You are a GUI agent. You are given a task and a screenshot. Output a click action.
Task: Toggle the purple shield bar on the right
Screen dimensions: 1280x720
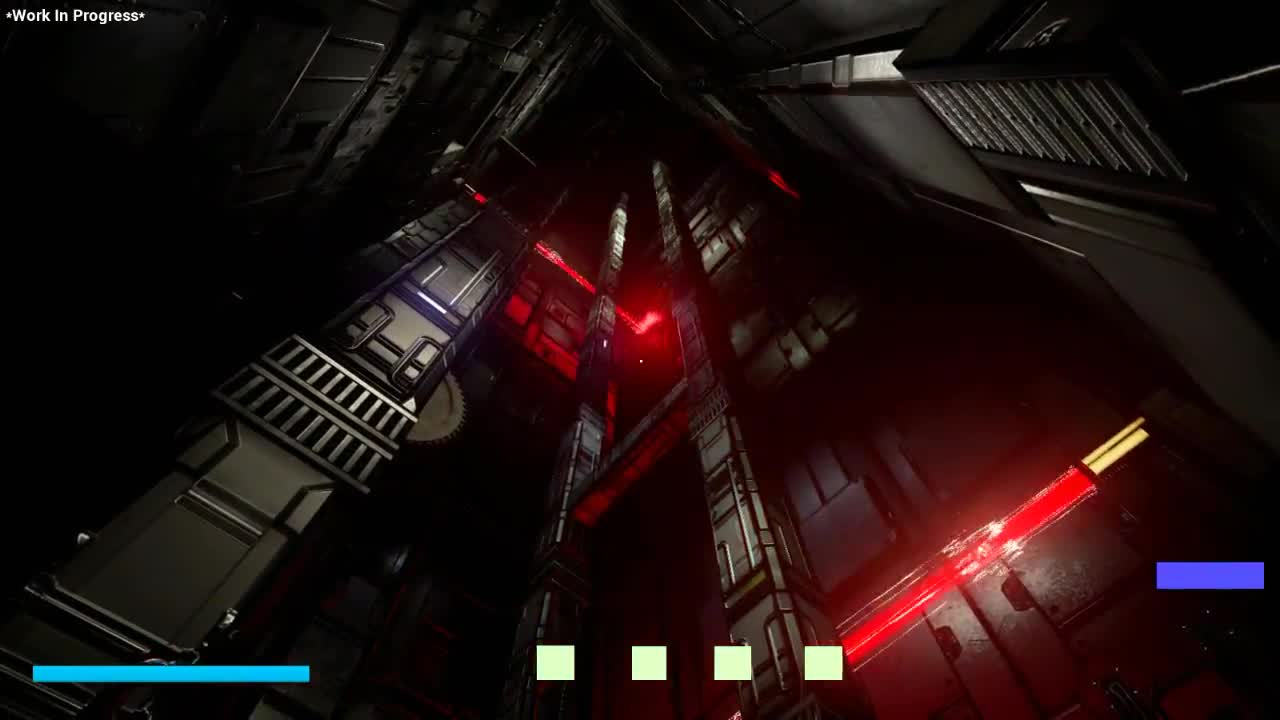point(1208,574)
